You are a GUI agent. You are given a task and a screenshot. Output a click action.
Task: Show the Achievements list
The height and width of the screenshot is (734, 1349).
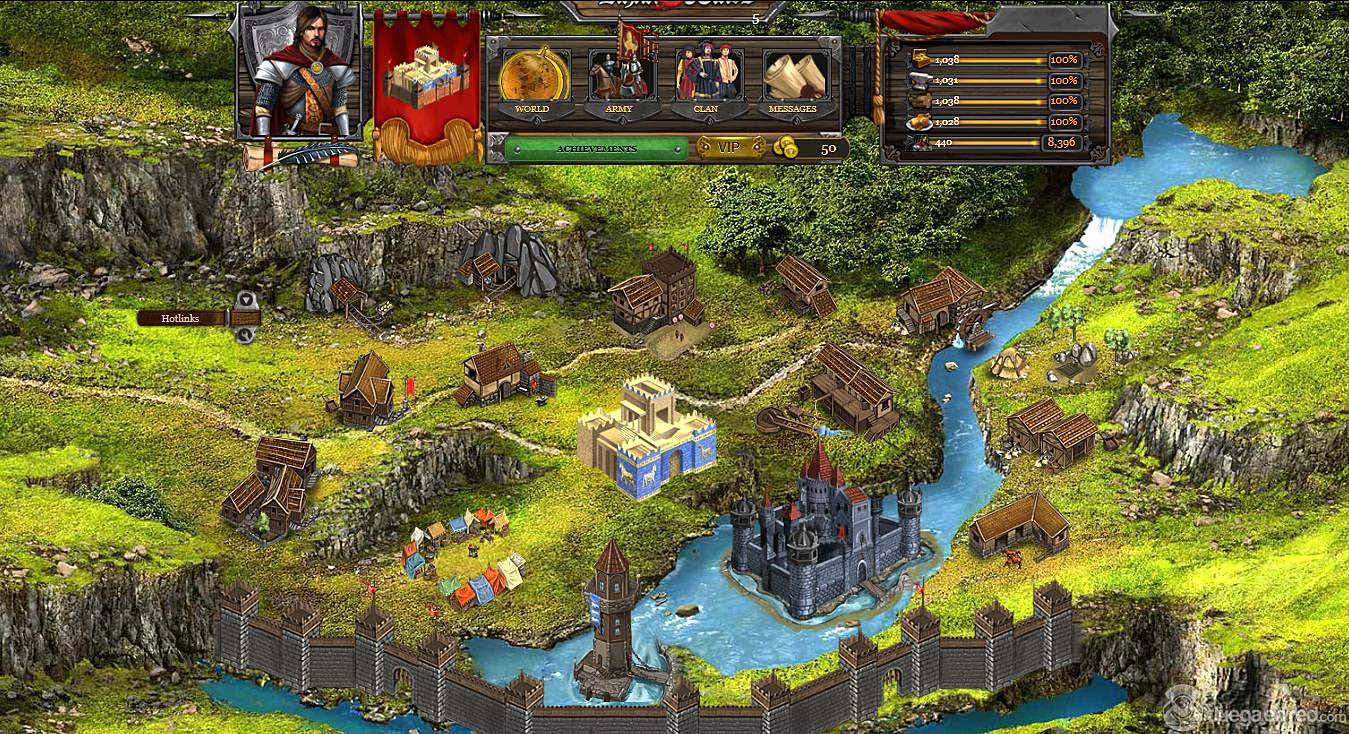point(596,149)
